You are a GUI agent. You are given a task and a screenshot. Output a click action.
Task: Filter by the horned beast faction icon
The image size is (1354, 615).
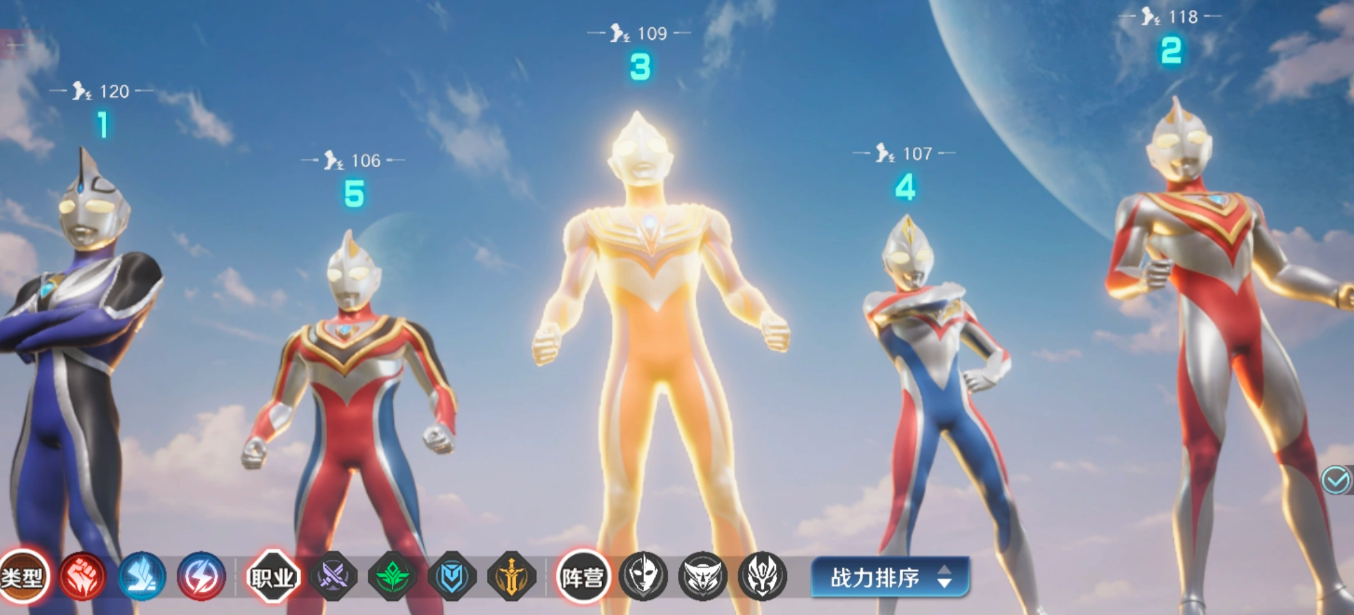coord(703,577)
